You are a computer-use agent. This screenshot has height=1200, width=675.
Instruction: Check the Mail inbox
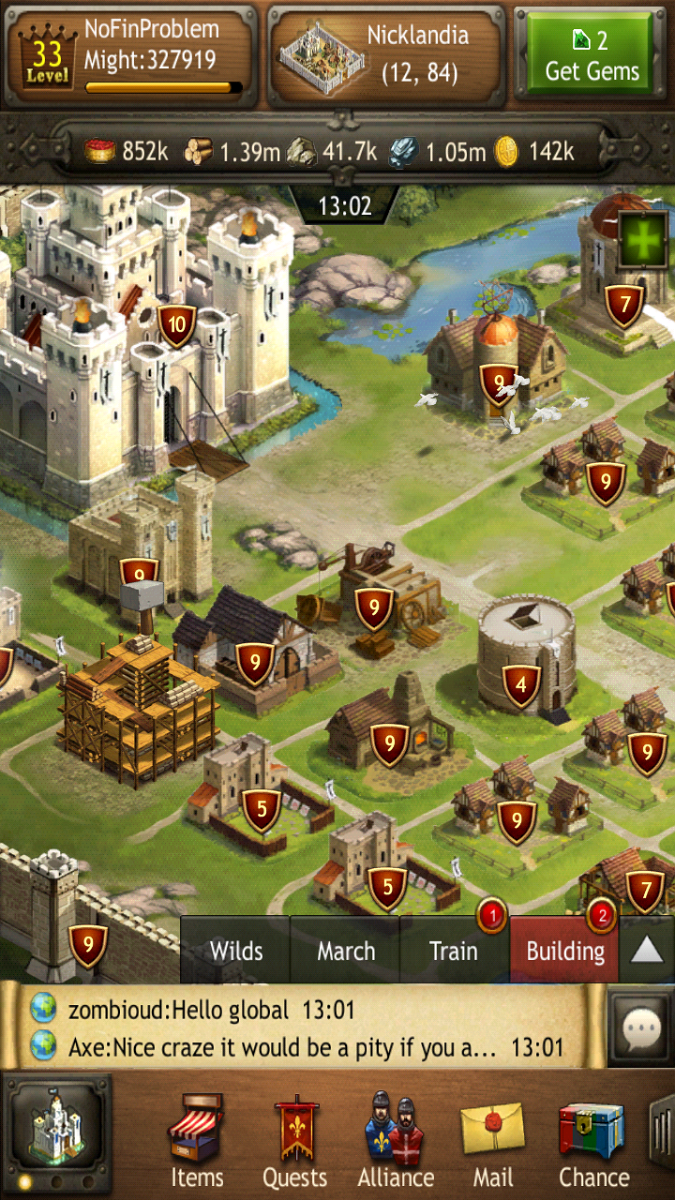pos(492,1139)
